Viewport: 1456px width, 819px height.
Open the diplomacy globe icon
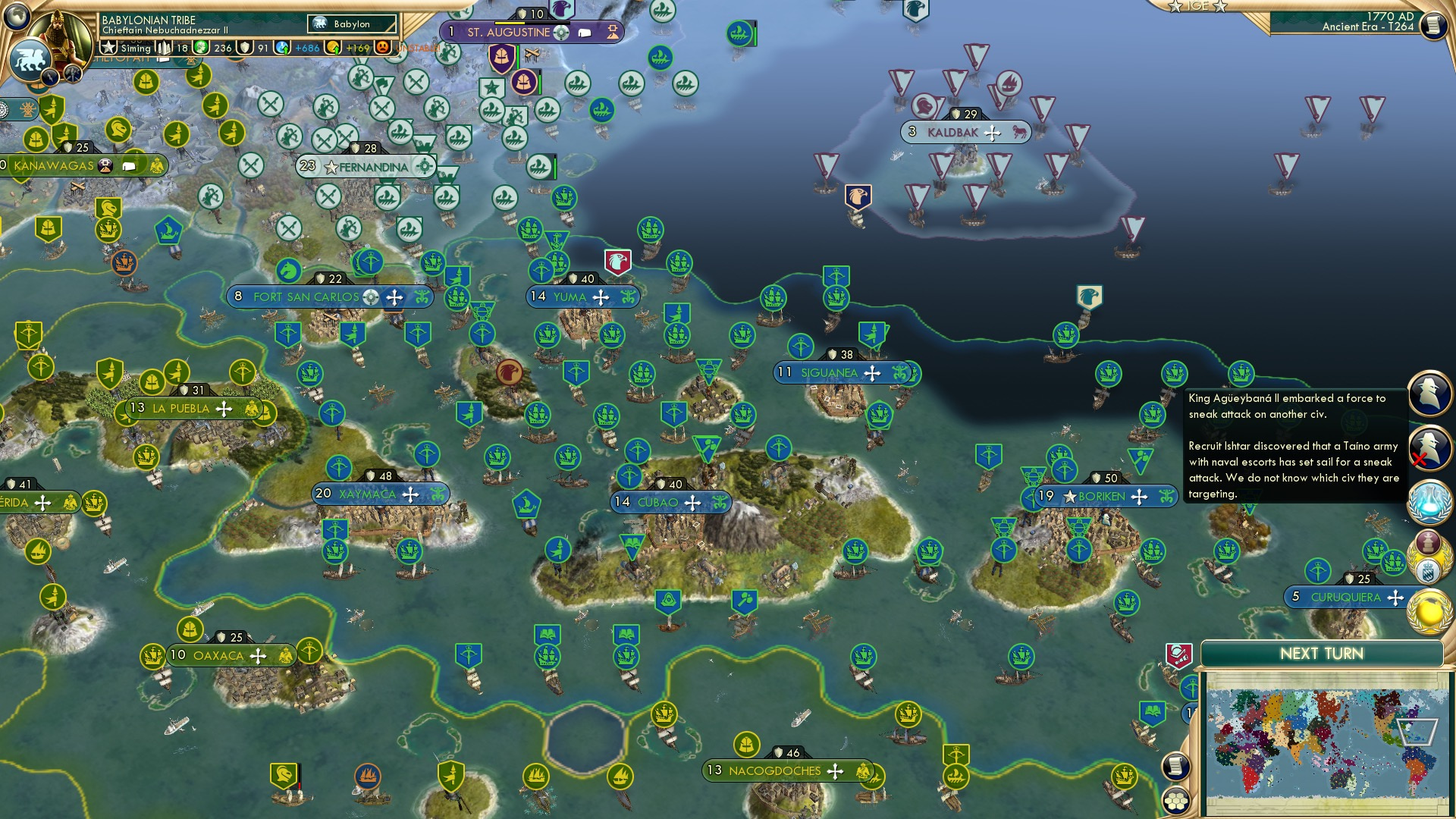1428,610
